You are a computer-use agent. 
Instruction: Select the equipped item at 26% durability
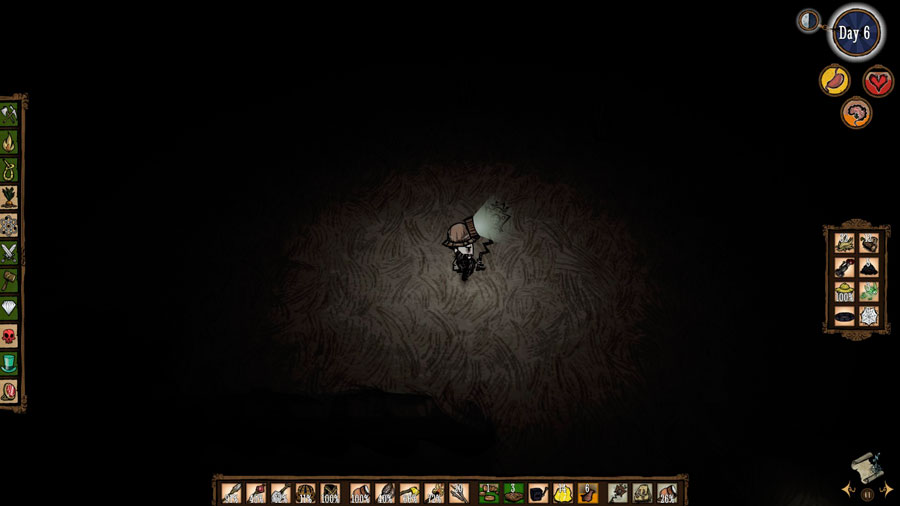(x=667, y=493)
